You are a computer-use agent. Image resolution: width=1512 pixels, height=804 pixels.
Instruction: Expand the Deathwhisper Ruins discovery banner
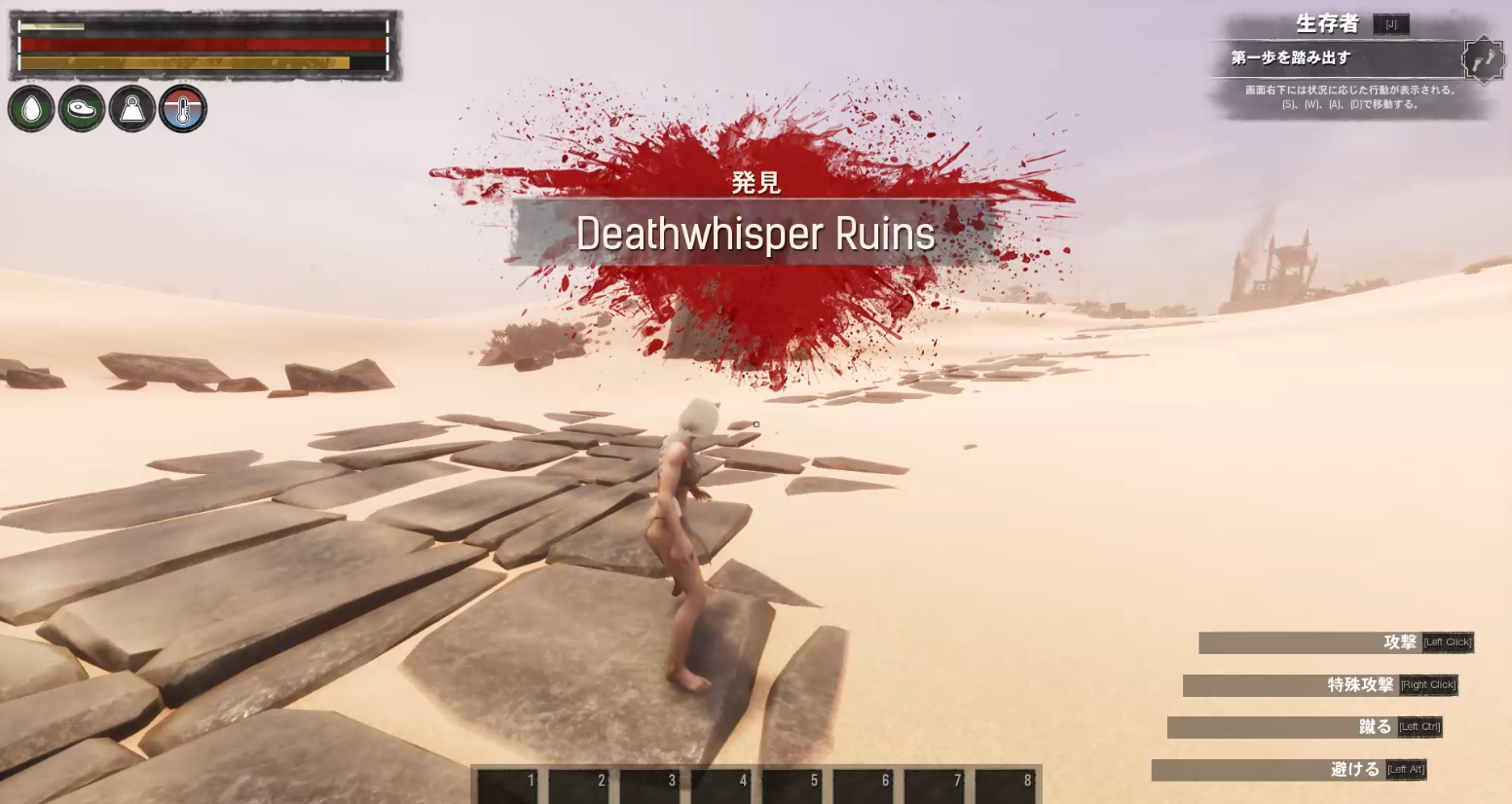[755, 234]
